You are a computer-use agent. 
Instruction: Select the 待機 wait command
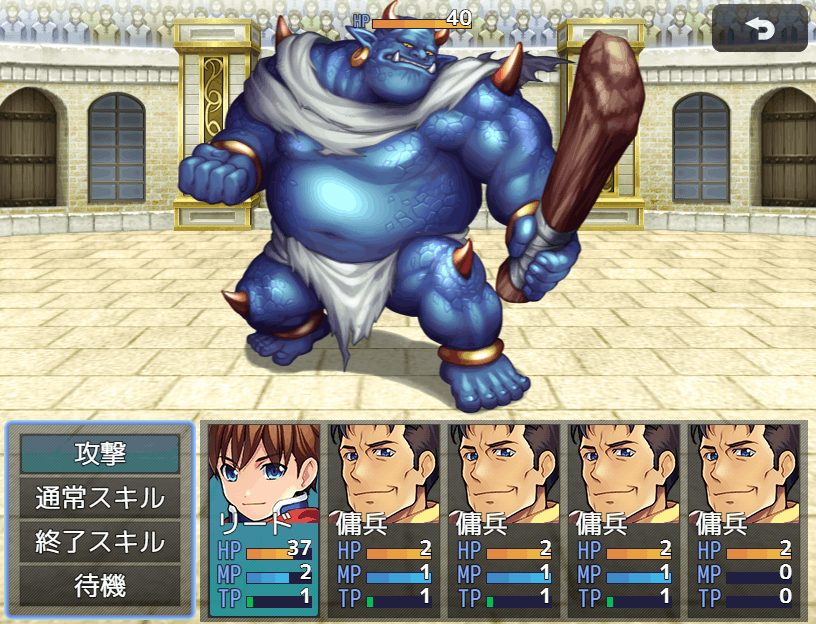tap(100, 586)
